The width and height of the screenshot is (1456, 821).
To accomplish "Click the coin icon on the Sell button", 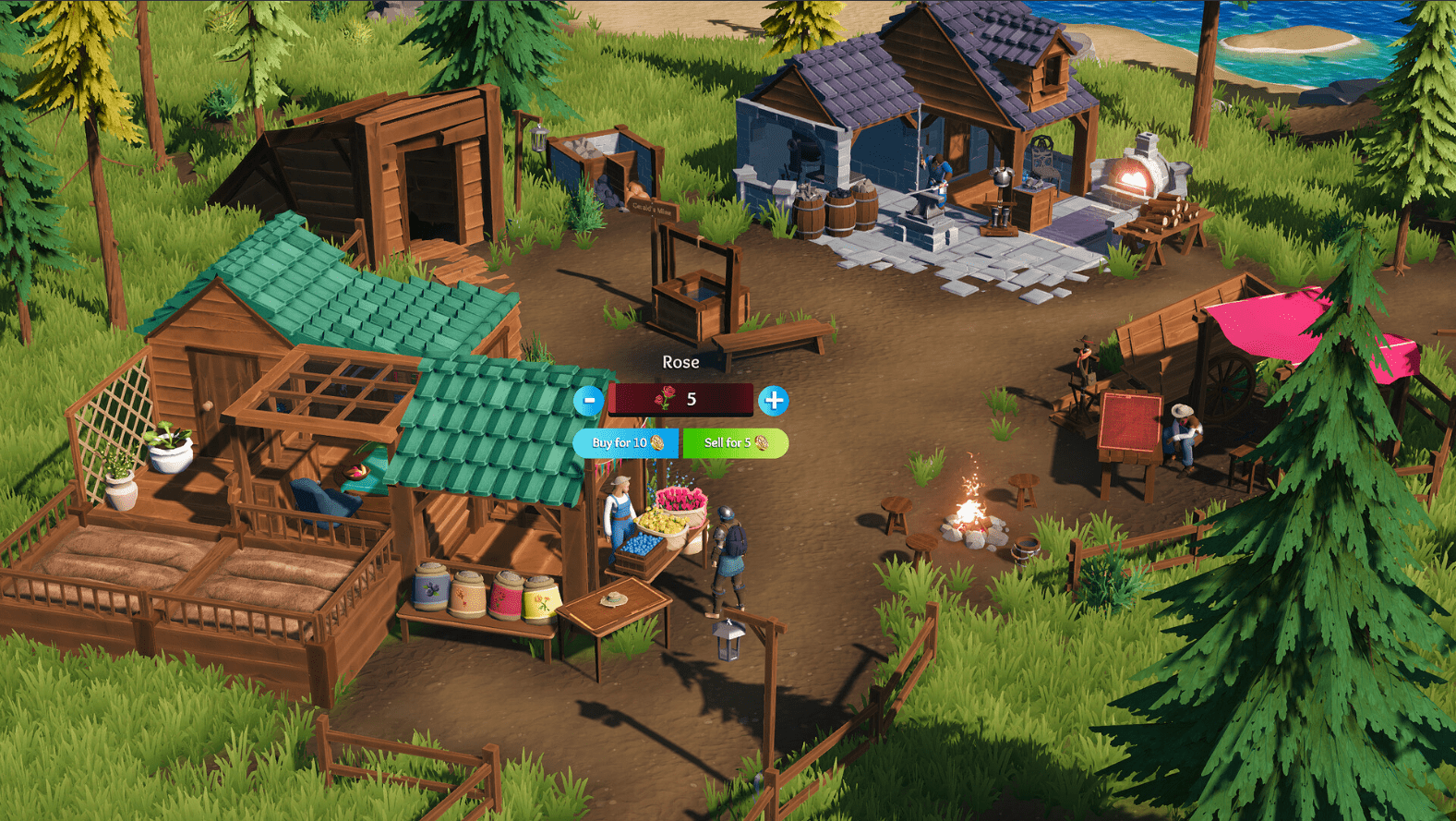I will coord(762,443).
